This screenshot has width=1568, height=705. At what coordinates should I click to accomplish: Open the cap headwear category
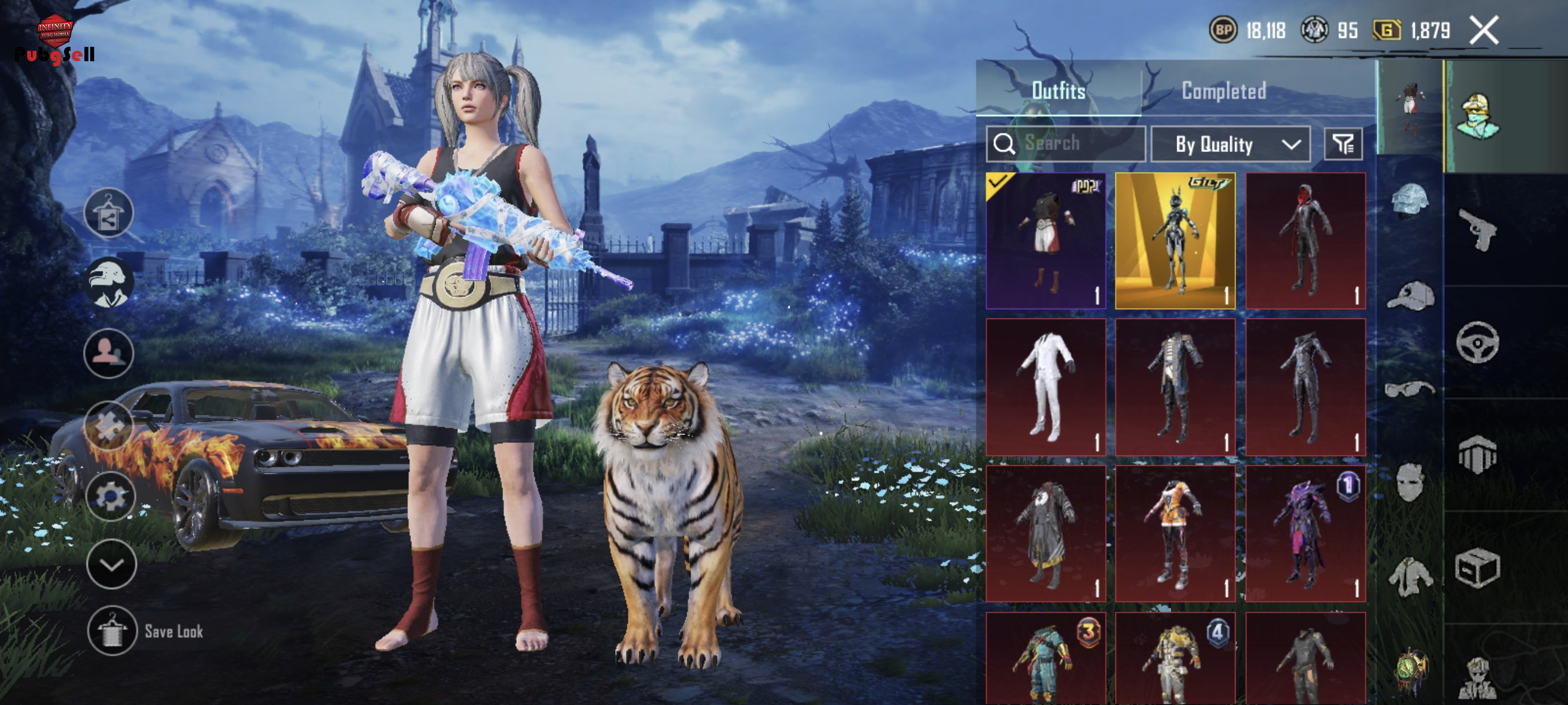[x=1410, y=296]
